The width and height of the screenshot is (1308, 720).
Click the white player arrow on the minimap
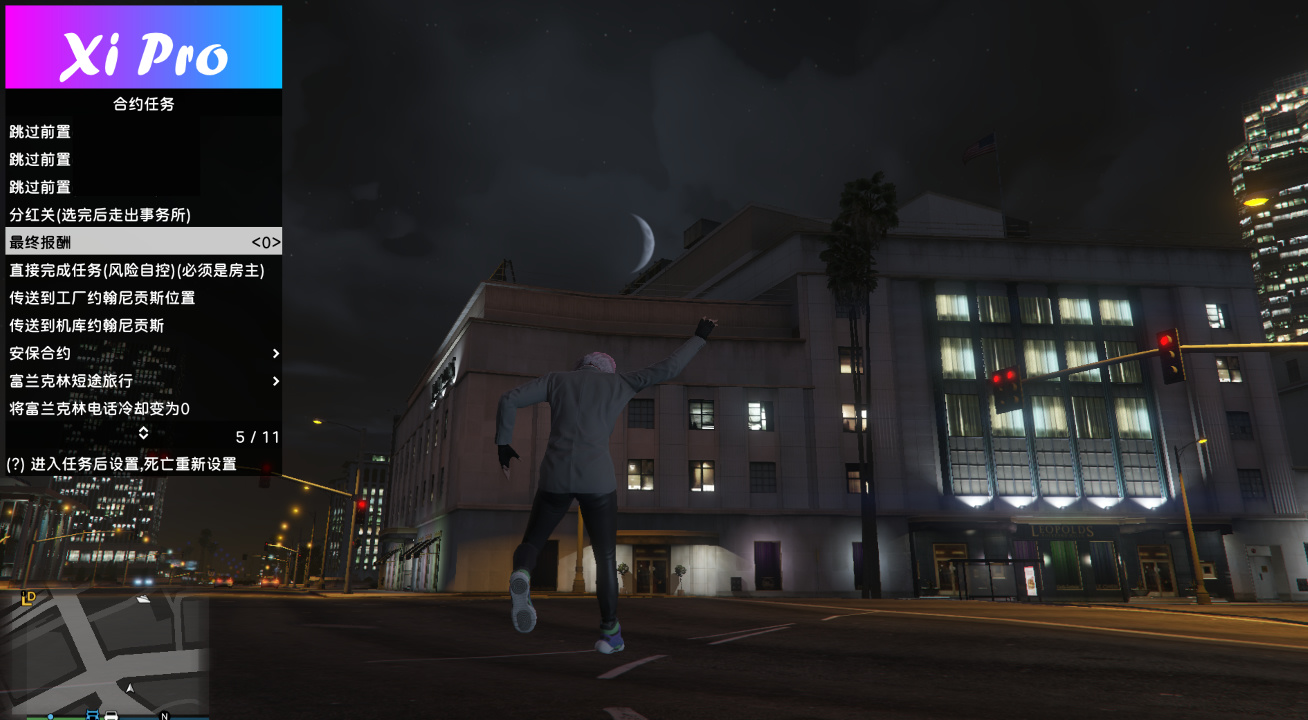pyautogui.click(x=130, y=689)
